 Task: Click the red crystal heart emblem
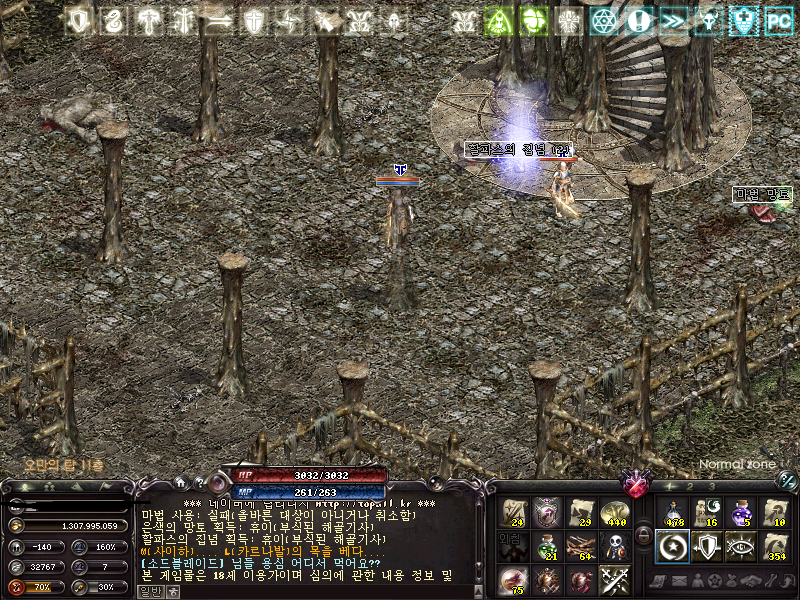636,484
